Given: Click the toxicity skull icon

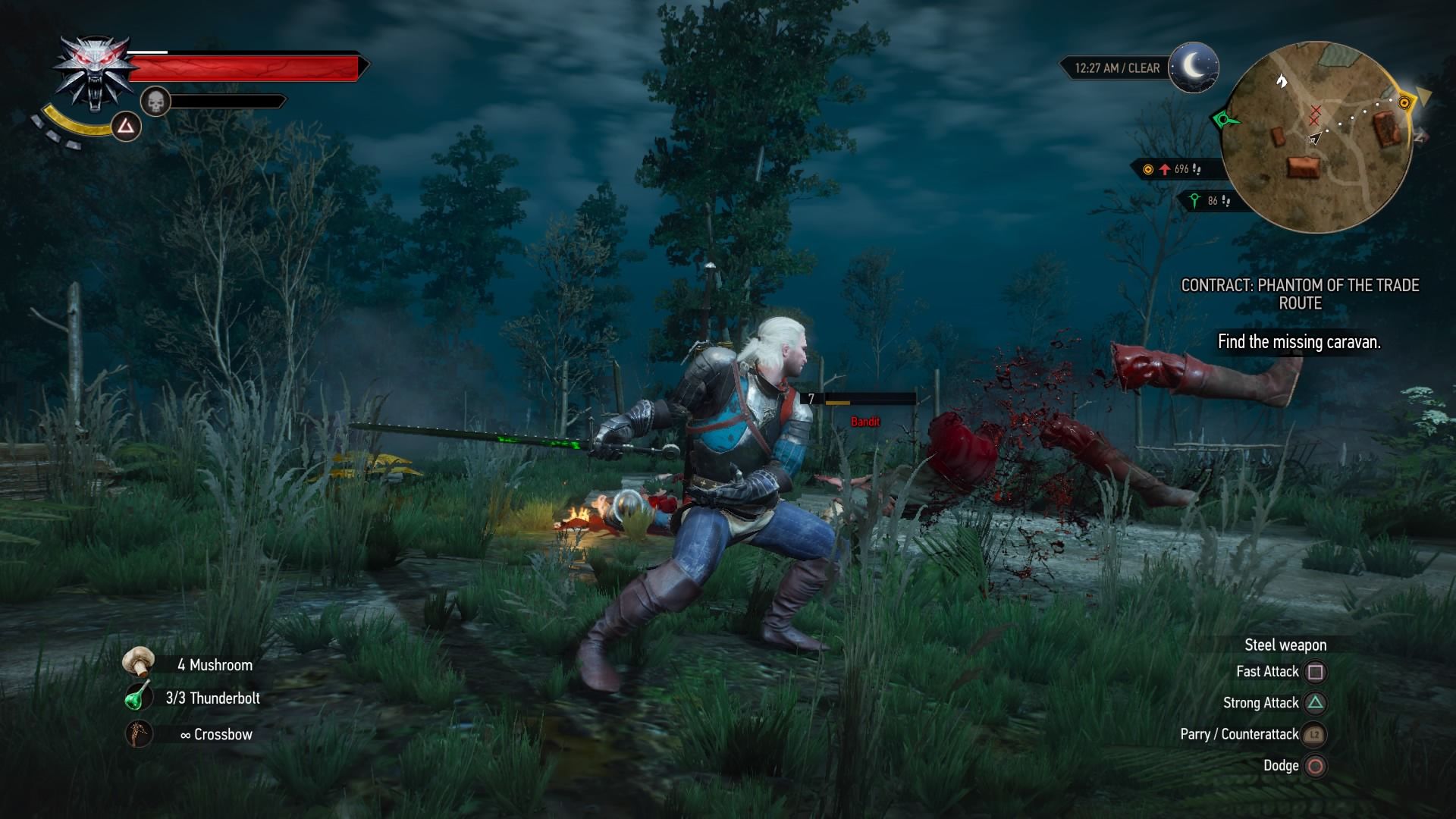Looking at the screenshot, I should [155, 102].
